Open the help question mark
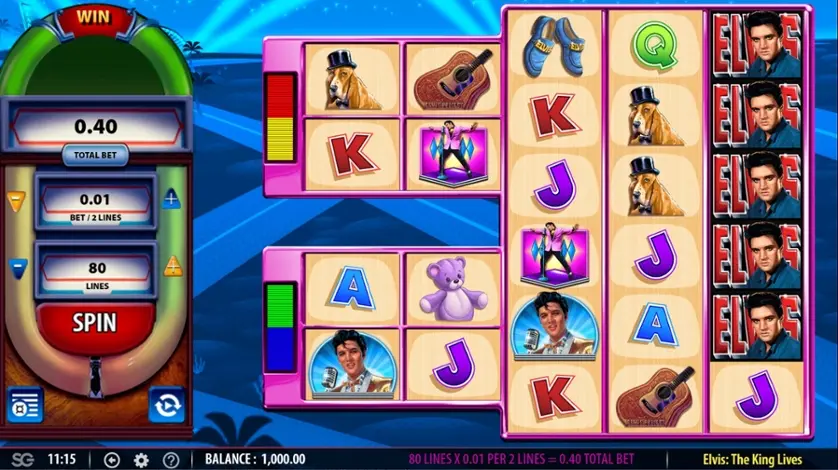This screenshot has width=838, height=470. (169, 460)
